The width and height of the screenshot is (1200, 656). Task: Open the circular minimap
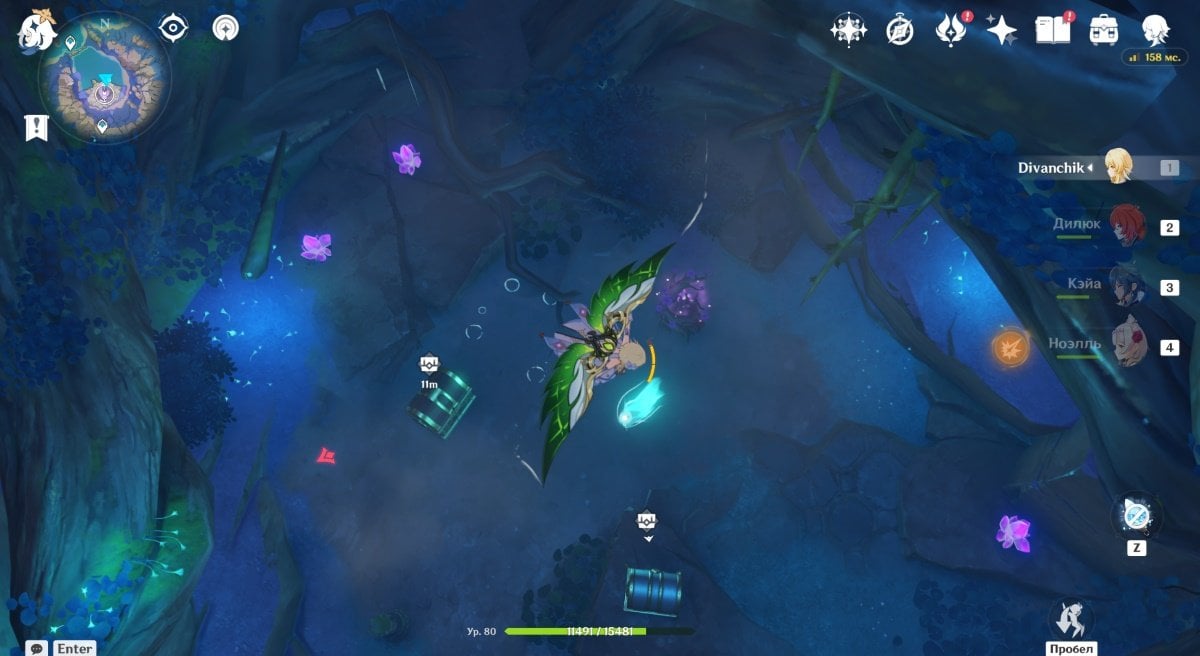tap(104, 78)
